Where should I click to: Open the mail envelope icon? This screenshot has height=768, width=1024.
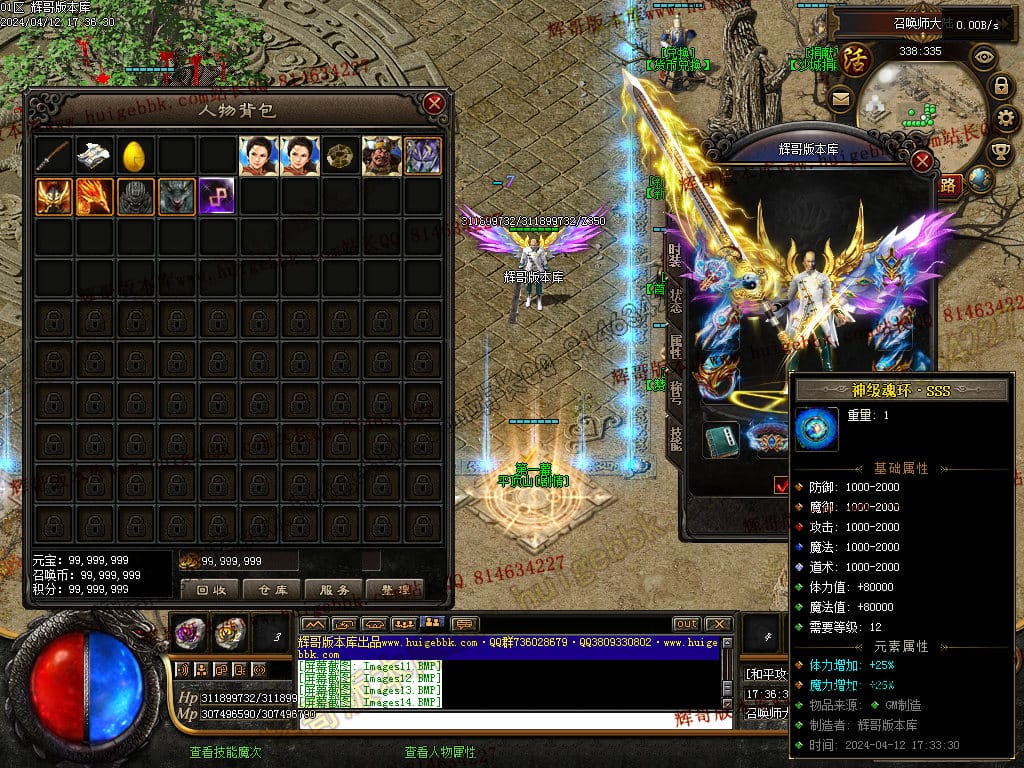click(839, 99)
